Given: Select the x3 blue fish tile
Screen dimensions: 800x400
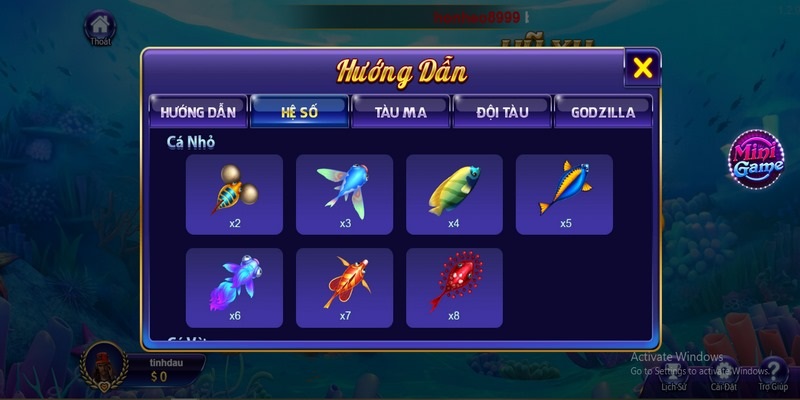Looking at the screenshot, I should (345, 194).
